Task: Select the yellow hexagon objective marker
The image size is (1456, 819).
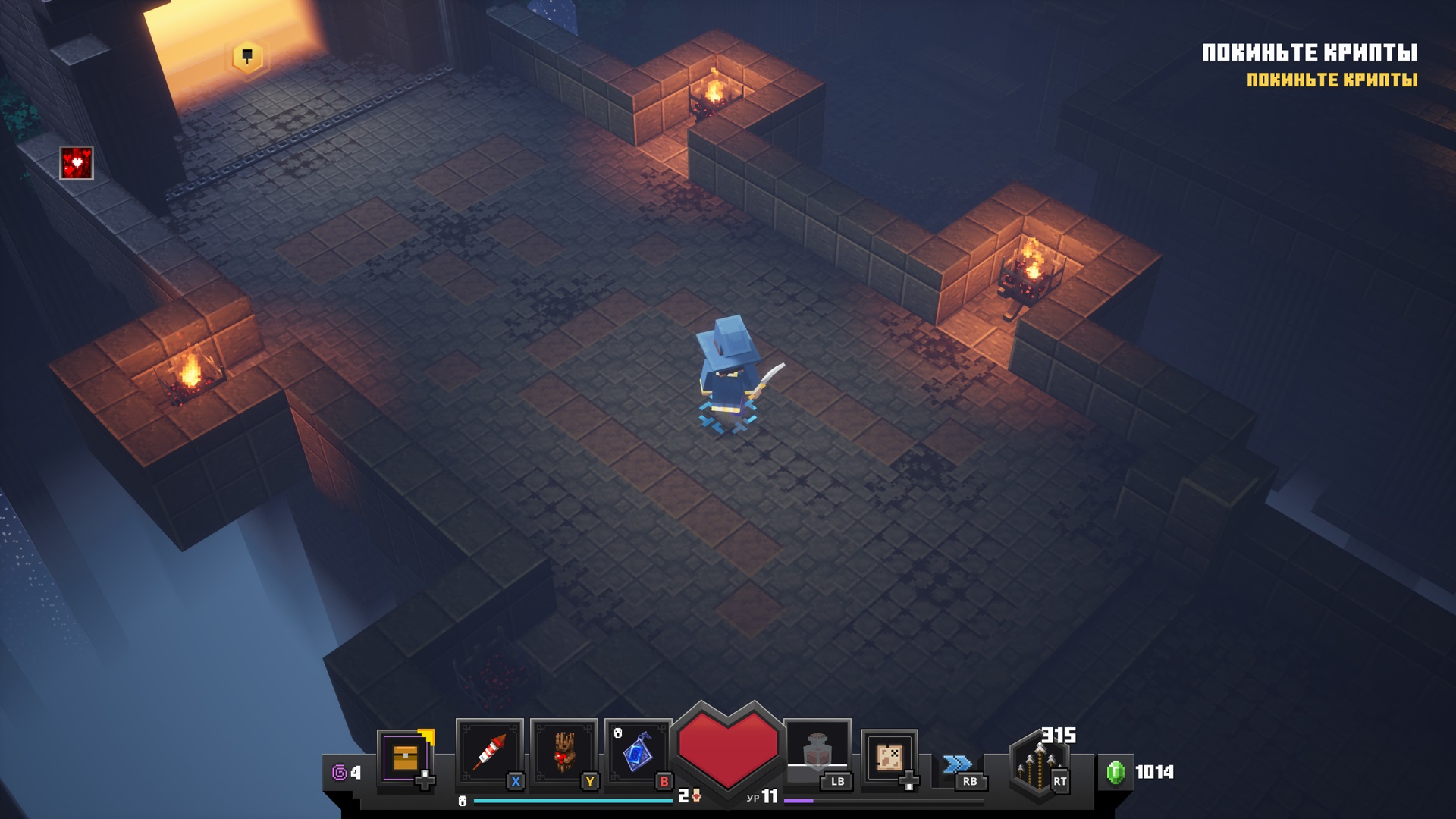Action: click(x=247, y=57)
